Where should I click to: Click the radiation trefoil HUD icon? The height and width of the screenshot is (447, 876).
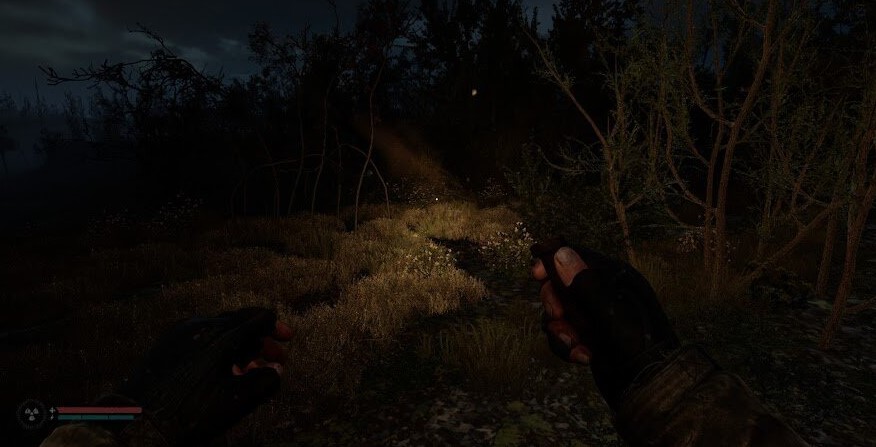pos(30,413)
